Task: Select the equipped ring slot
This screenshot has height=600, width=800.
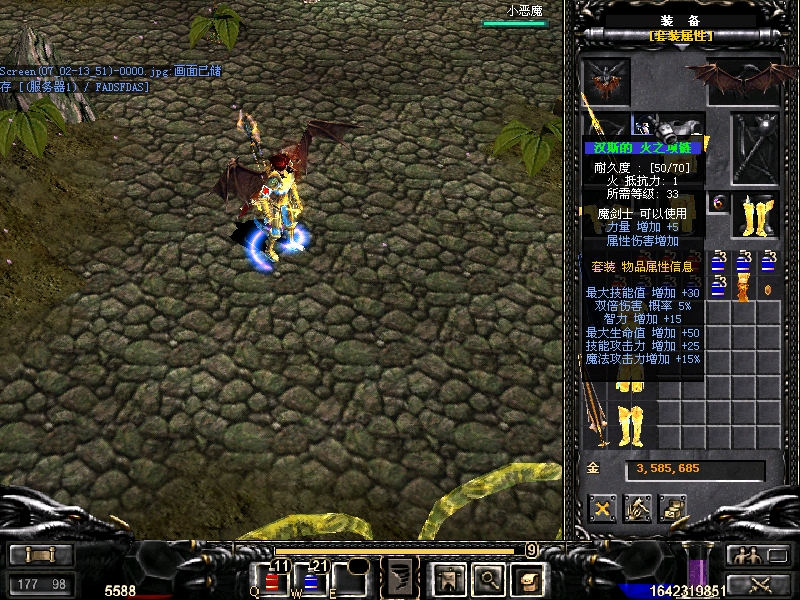Action: (x=718, y=203)
